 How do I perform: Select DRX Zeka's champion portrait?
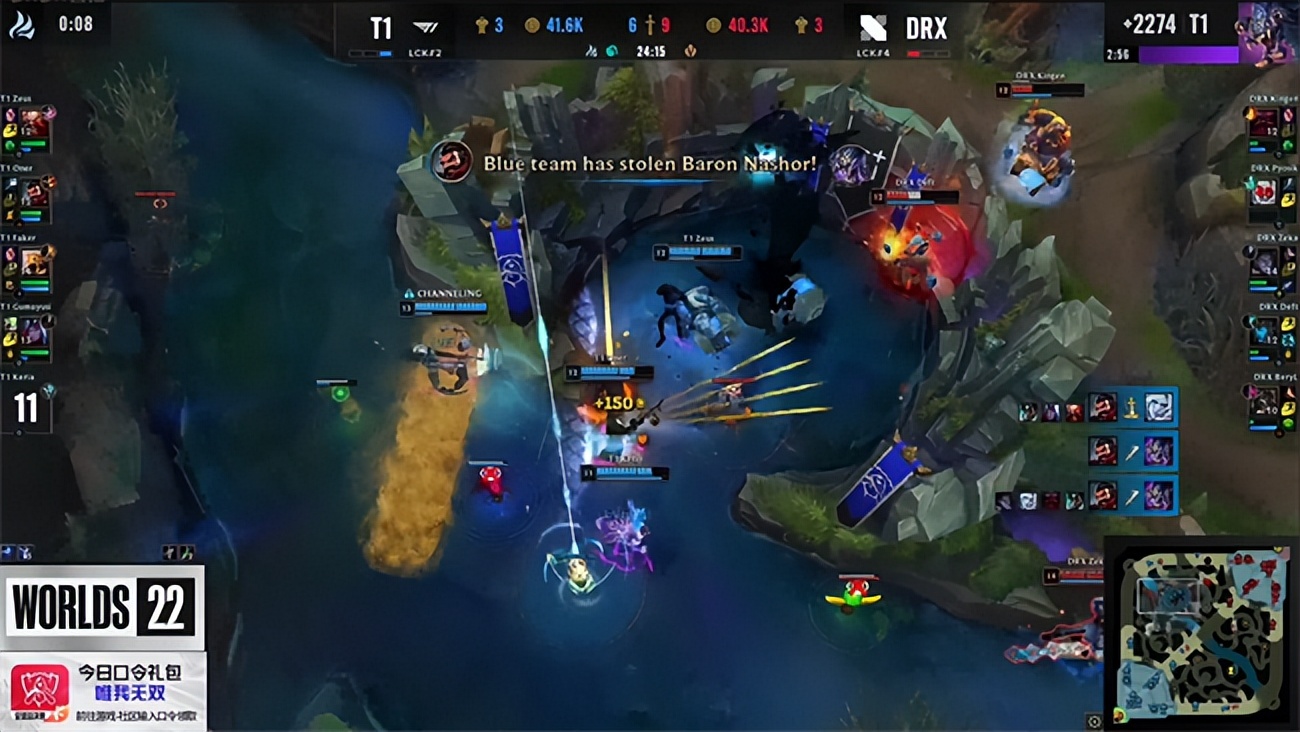[1265, 262]
